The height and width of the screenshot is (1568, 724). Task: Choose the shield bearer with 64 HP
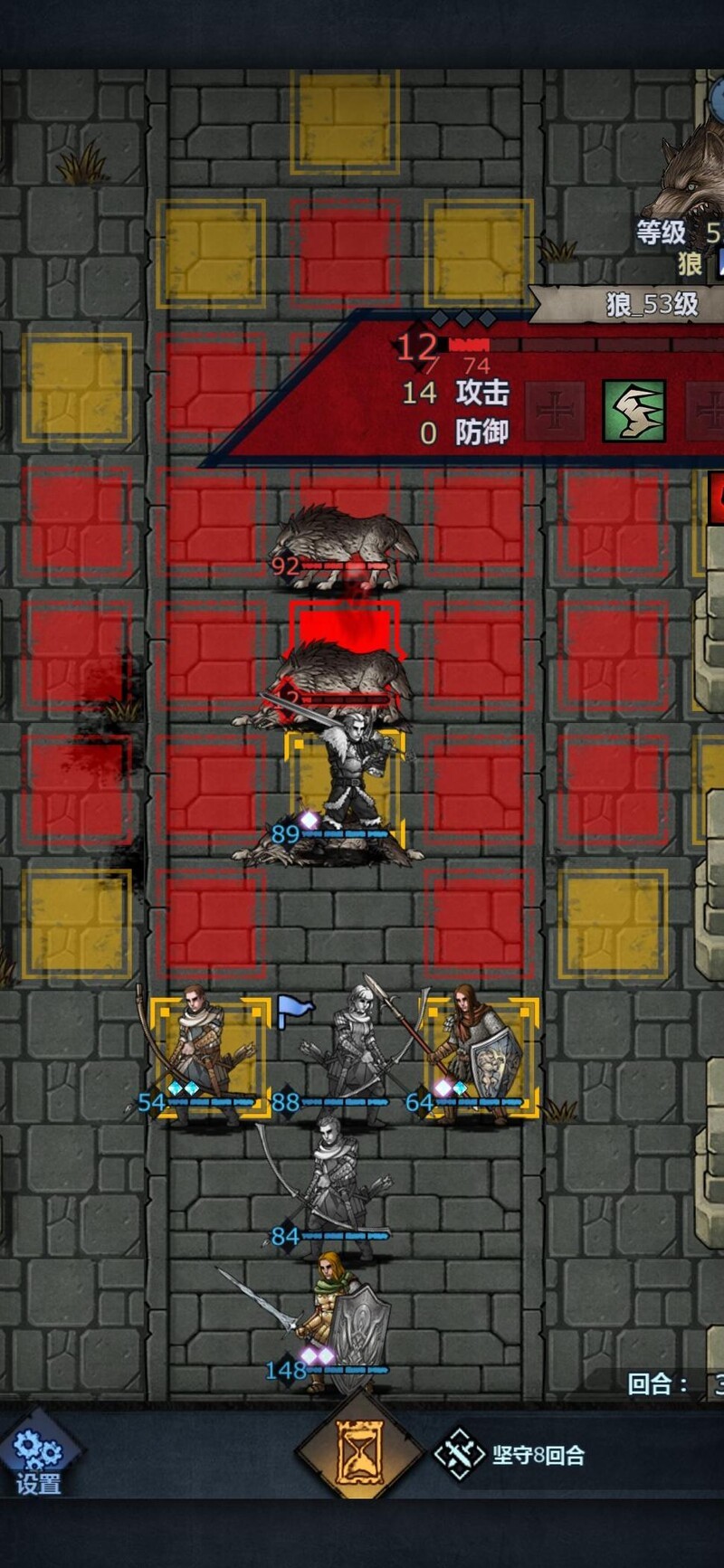click(x=477, y=1054)
